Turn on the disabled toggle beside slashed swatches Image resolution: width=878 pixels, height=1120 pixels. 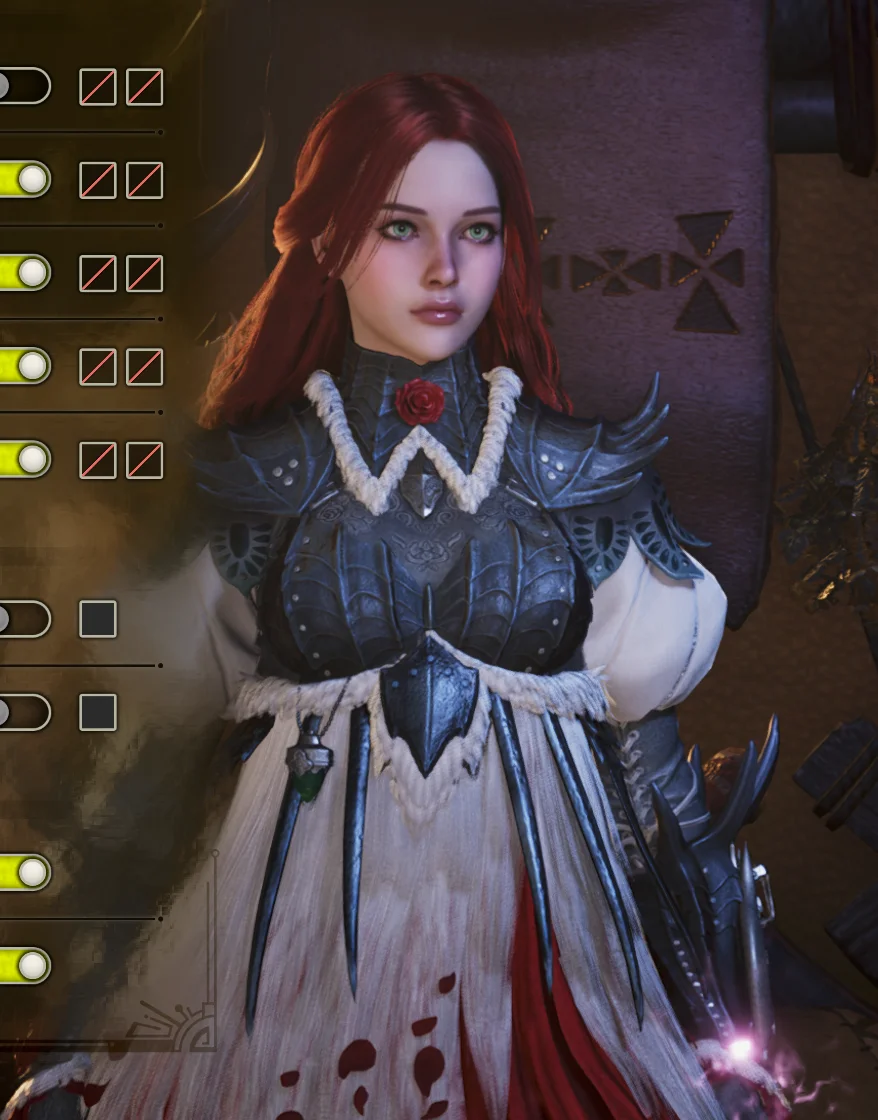tap(20, 86)
